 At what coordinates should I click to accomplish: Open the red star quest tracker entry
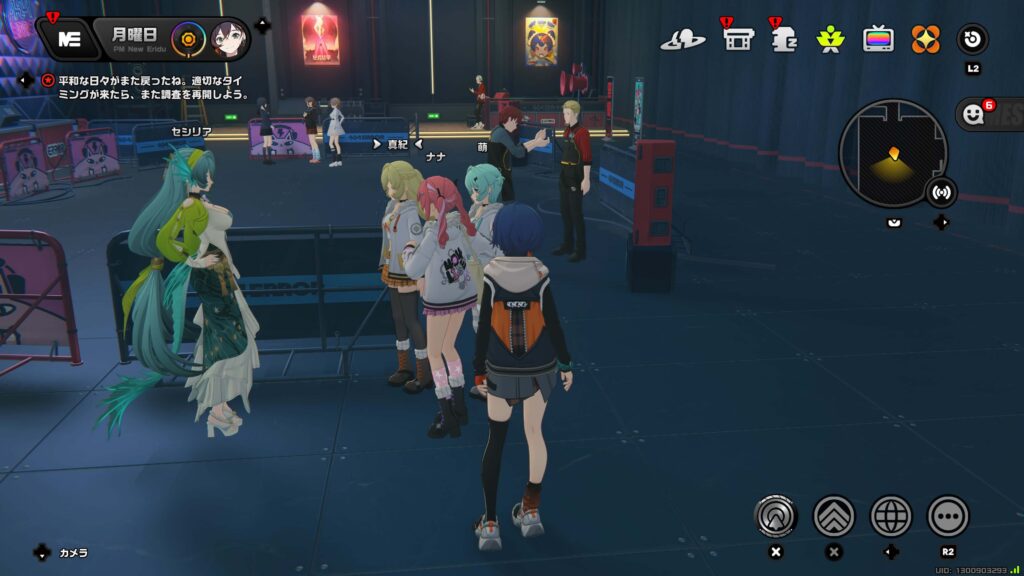click(x=47, y=80)
